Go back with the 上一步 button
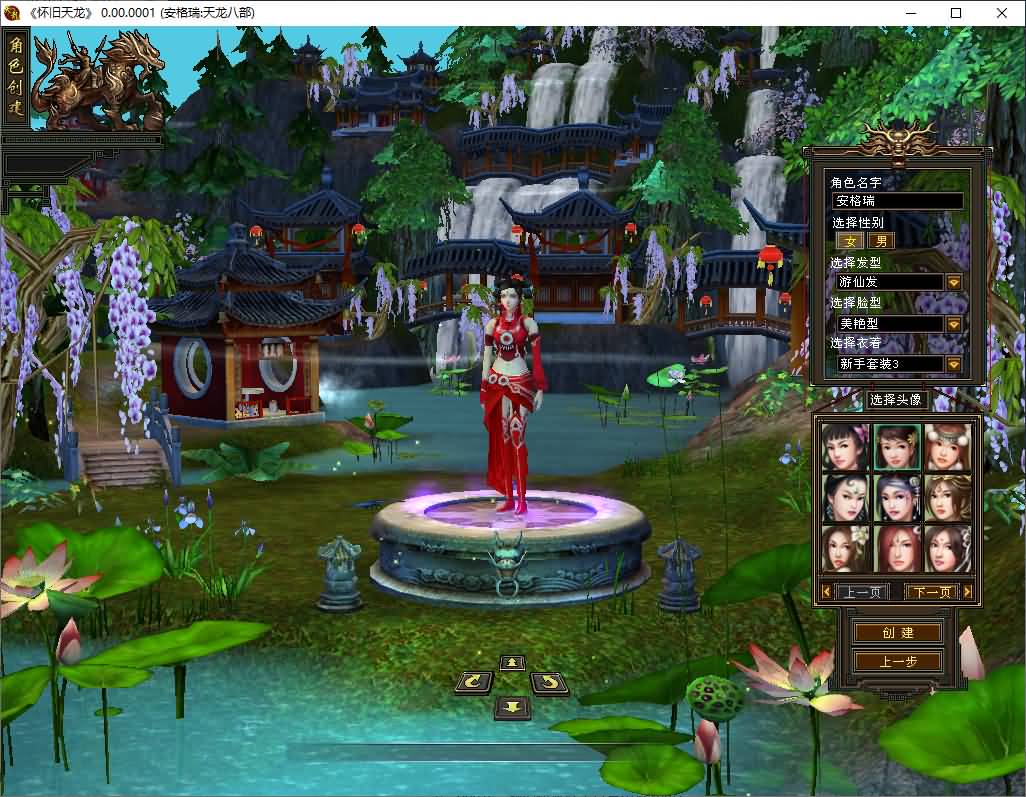 coord(897,661)
